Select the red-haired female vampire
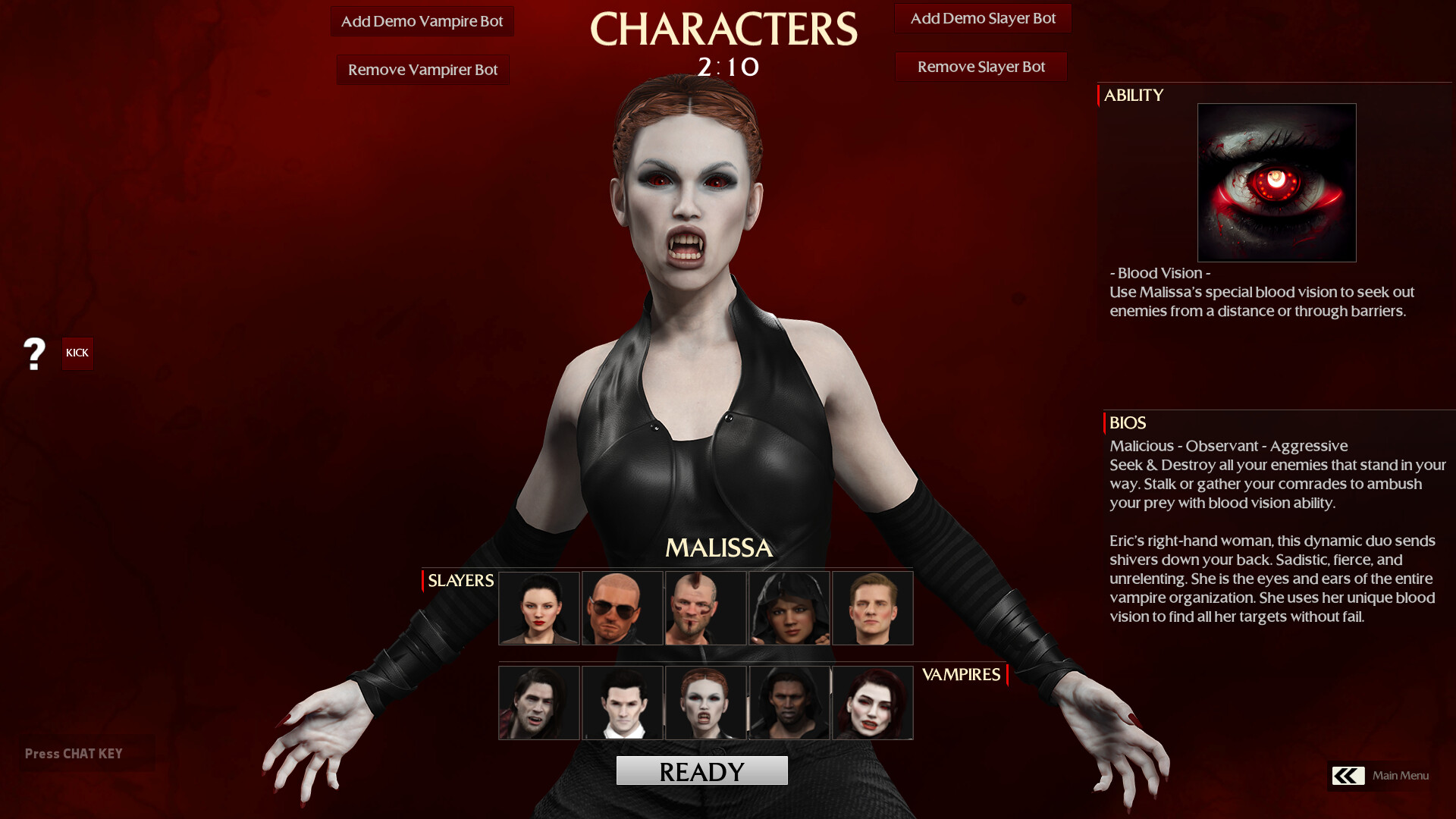 (872, 703)
